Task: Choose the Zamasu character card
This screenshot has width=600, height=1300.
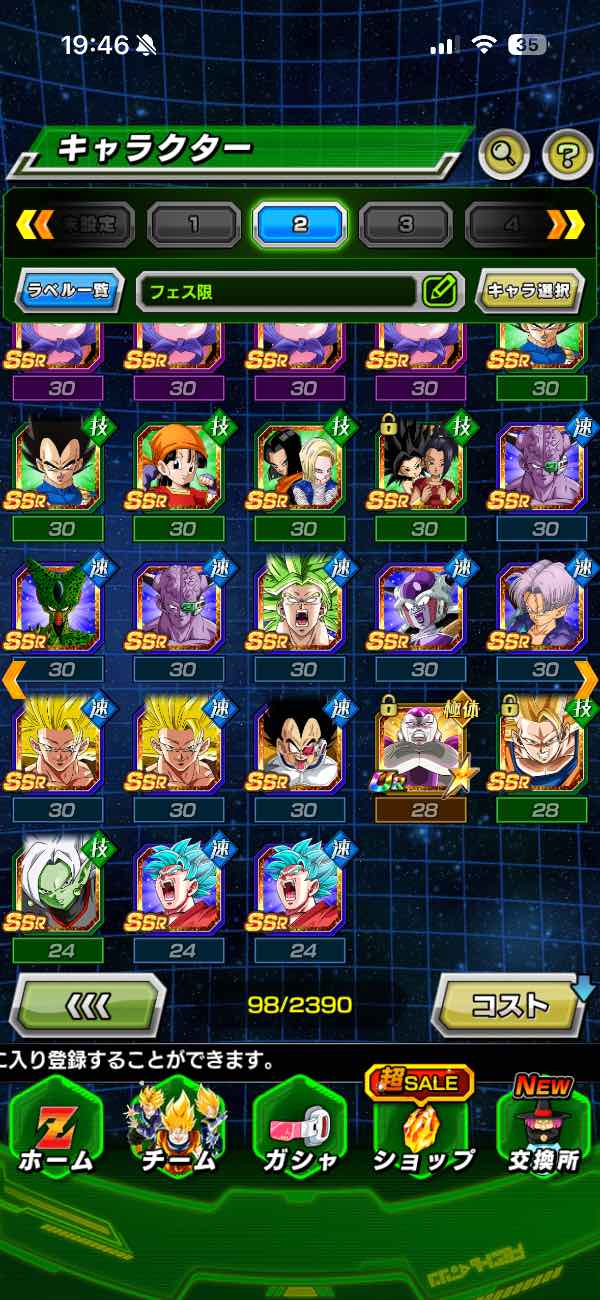Action: click(x=61, y=889)
